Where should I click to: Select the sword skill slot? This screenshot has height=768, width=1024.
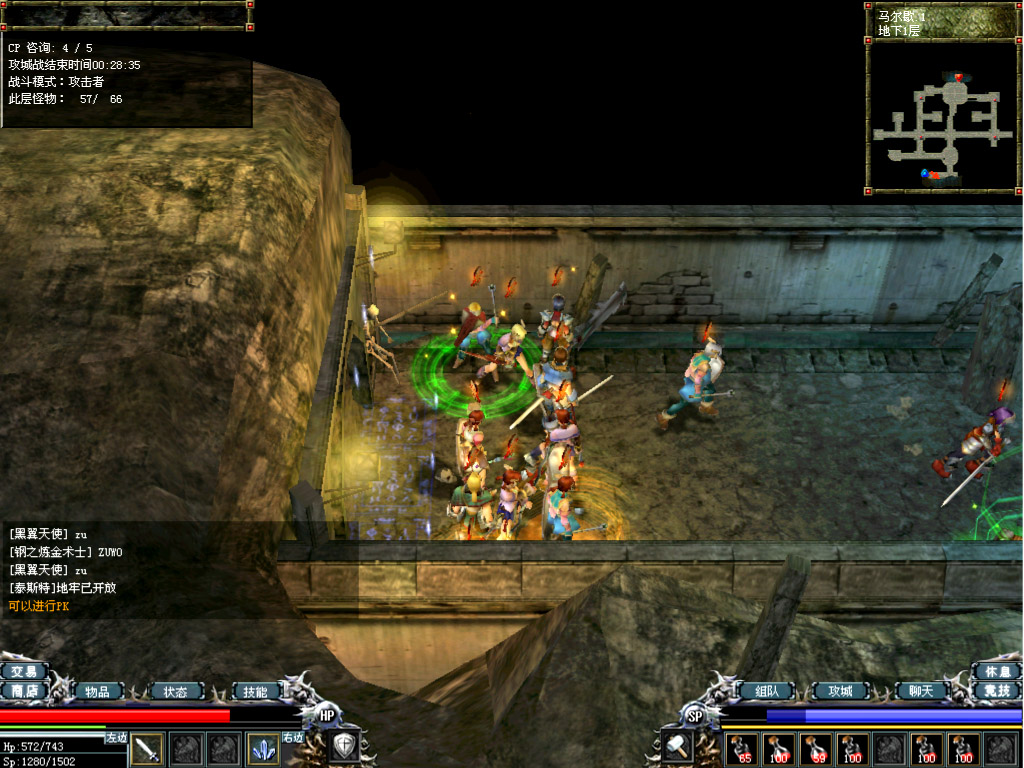pyautogui.click(x=148, y=749)
